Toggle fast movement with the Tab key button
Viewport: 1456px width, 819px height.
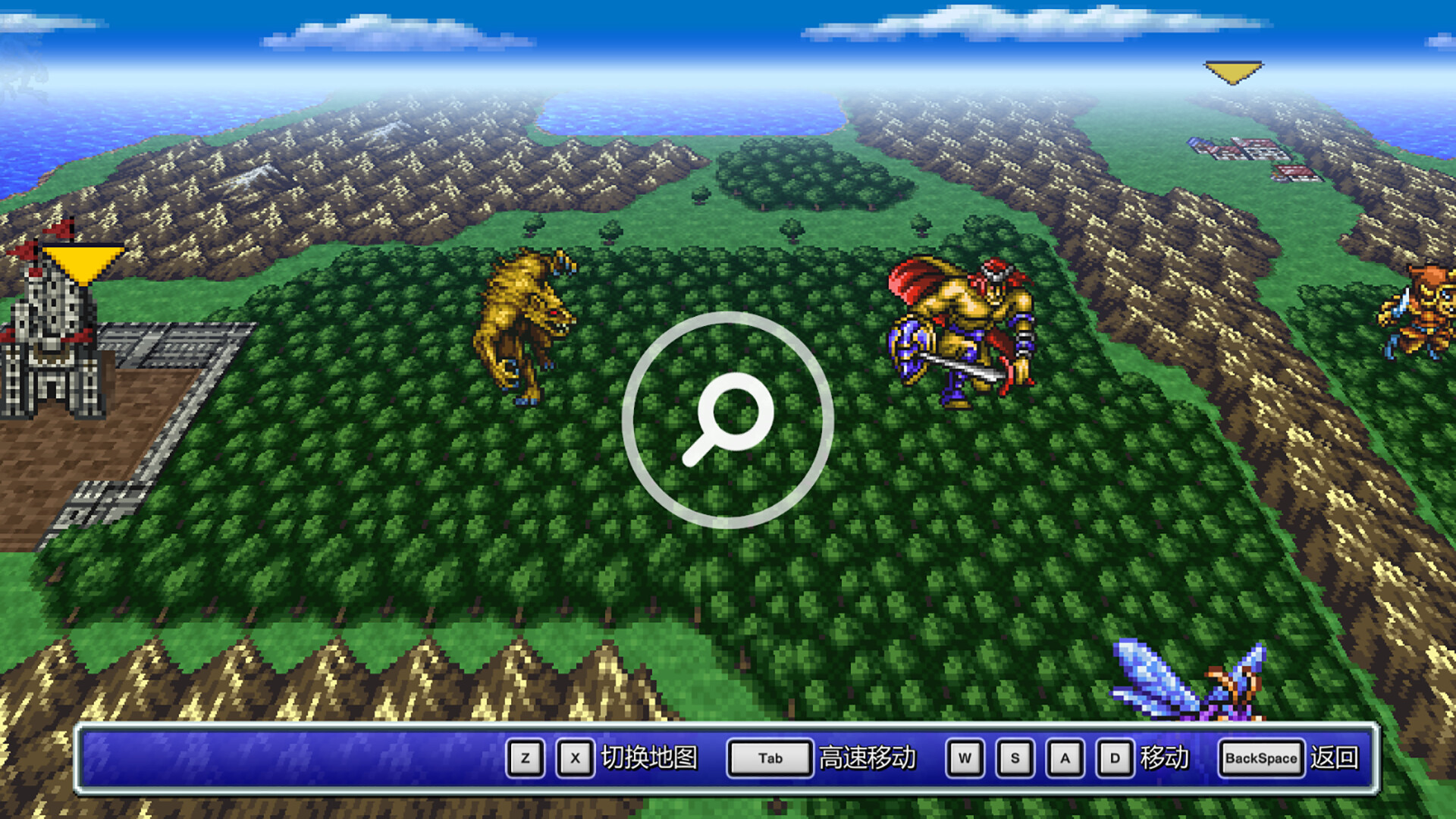(x=767, y=758)
